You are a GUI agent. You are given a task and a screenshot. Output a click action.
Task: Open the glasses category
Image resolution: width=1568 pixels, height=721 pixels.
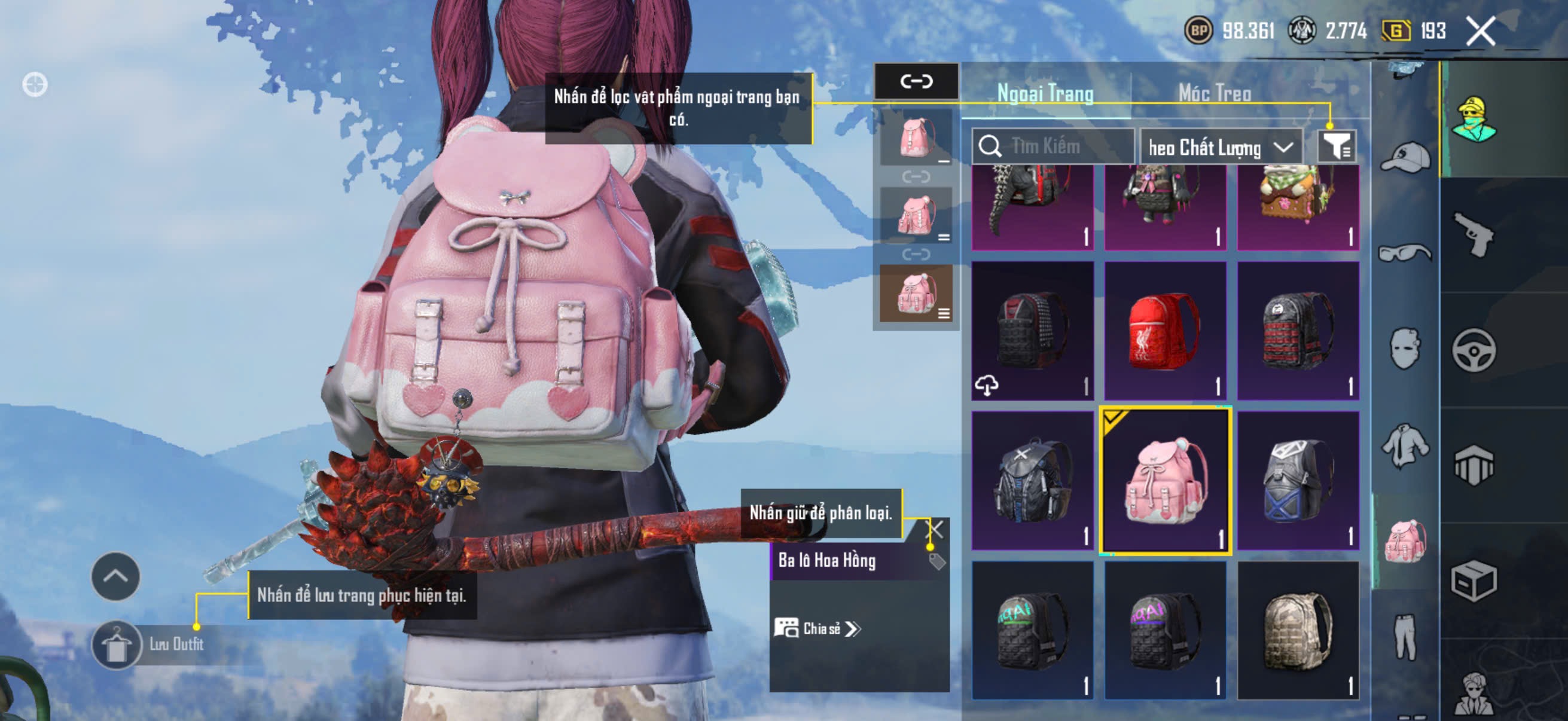(x=1405, y=252)
